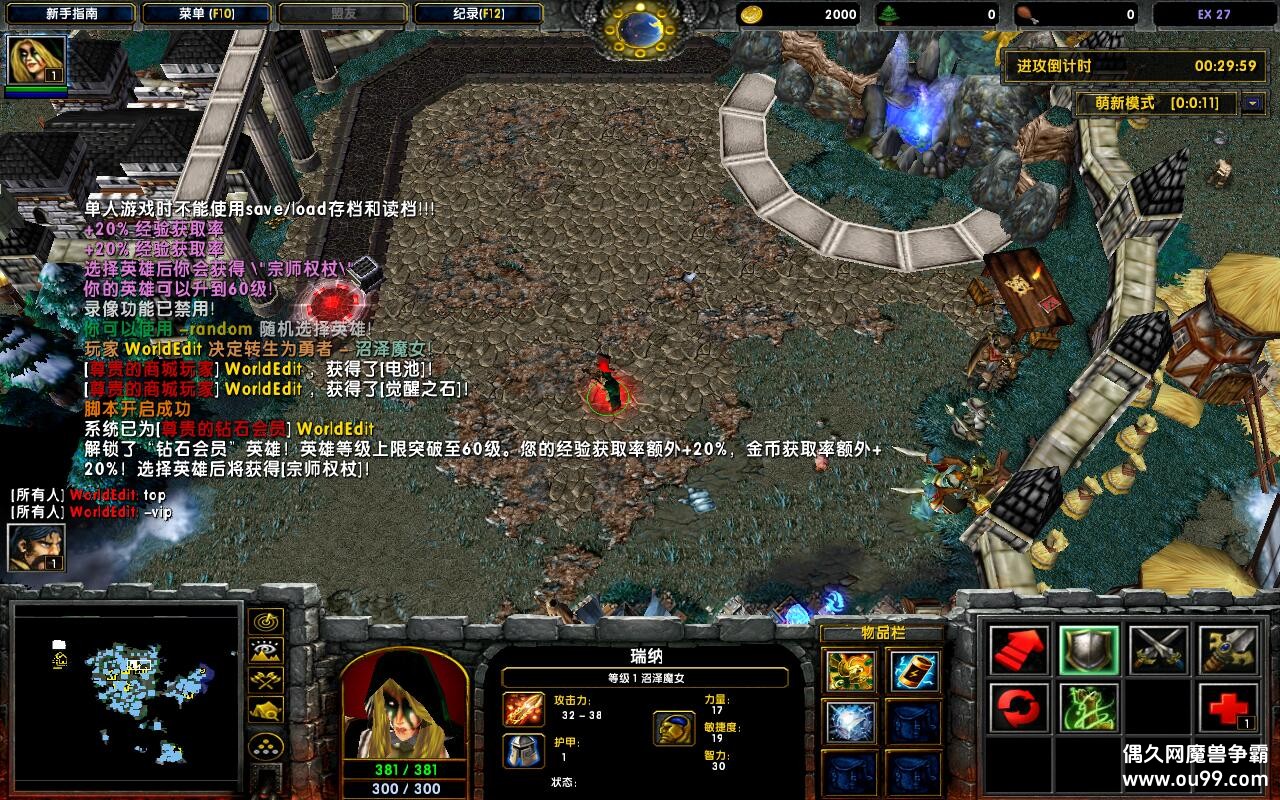Activate the minimap signal ping button
1280x800 pixels.
click(x=266, y=622)
